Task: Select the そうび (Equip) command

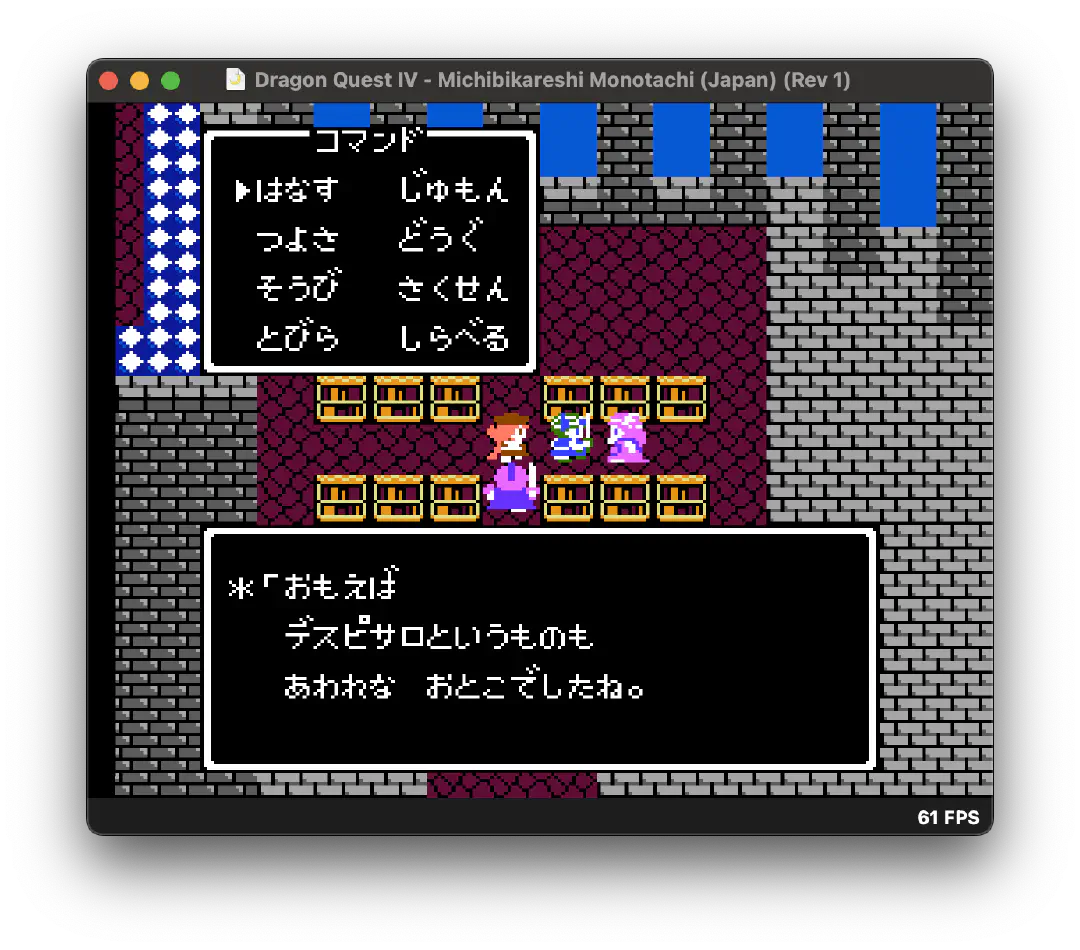Action: 297,288
